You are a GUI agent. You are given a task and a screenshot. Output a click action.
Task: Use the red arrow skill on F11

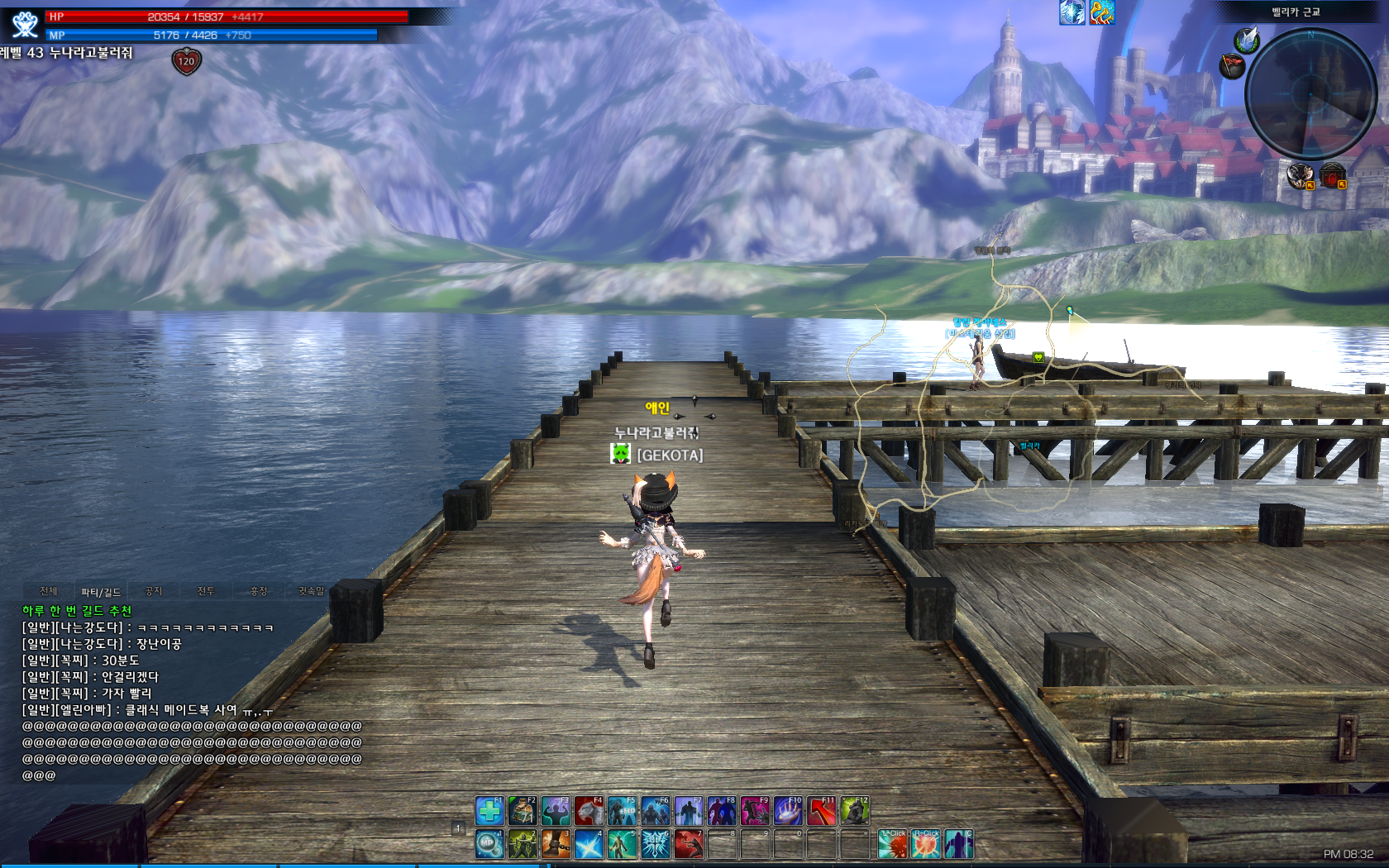coord(821,811)
